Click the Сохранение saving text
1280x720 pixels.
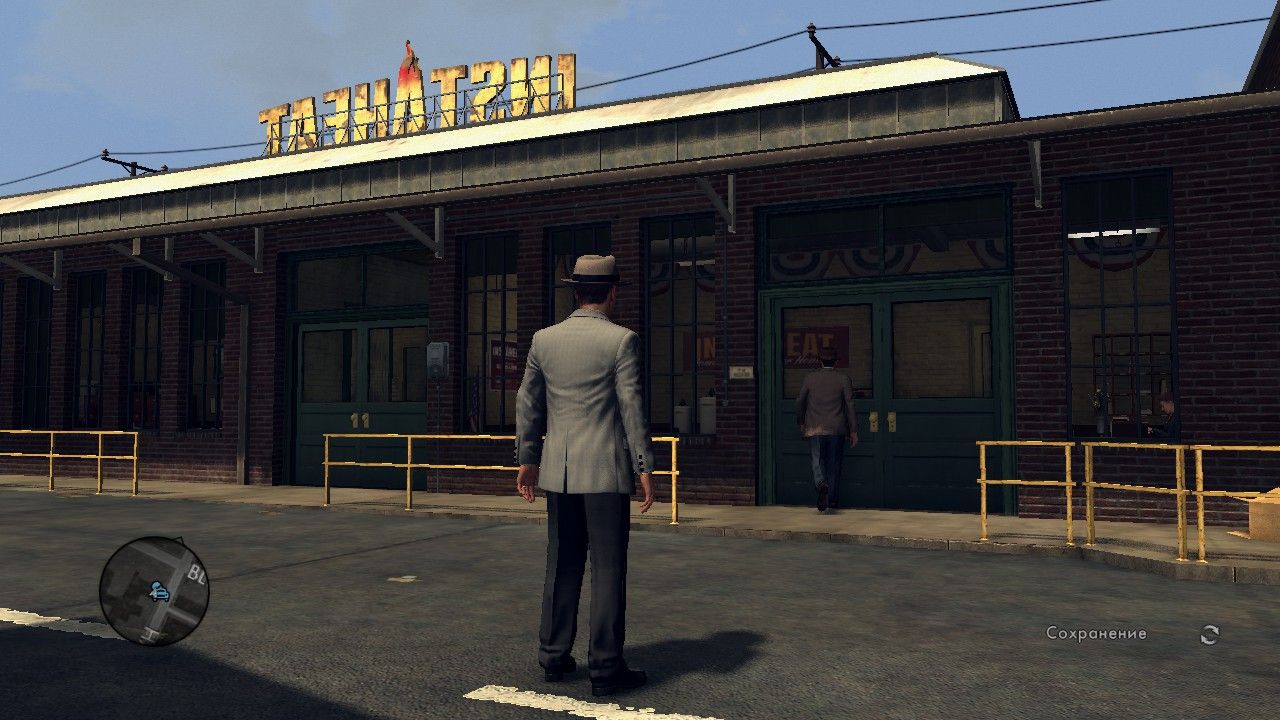coord(1096,632)
